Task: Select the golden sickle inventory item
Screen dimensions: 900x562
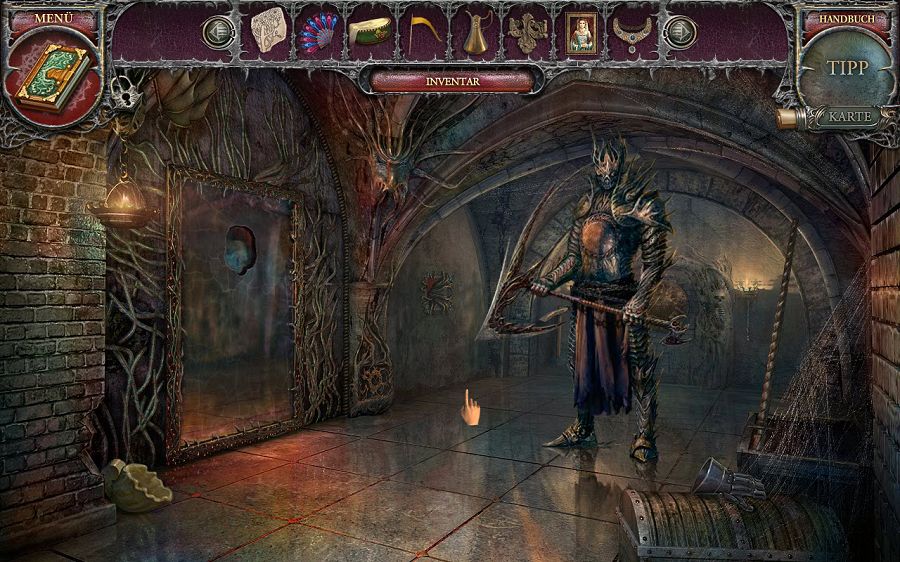Action: point(423,32)
